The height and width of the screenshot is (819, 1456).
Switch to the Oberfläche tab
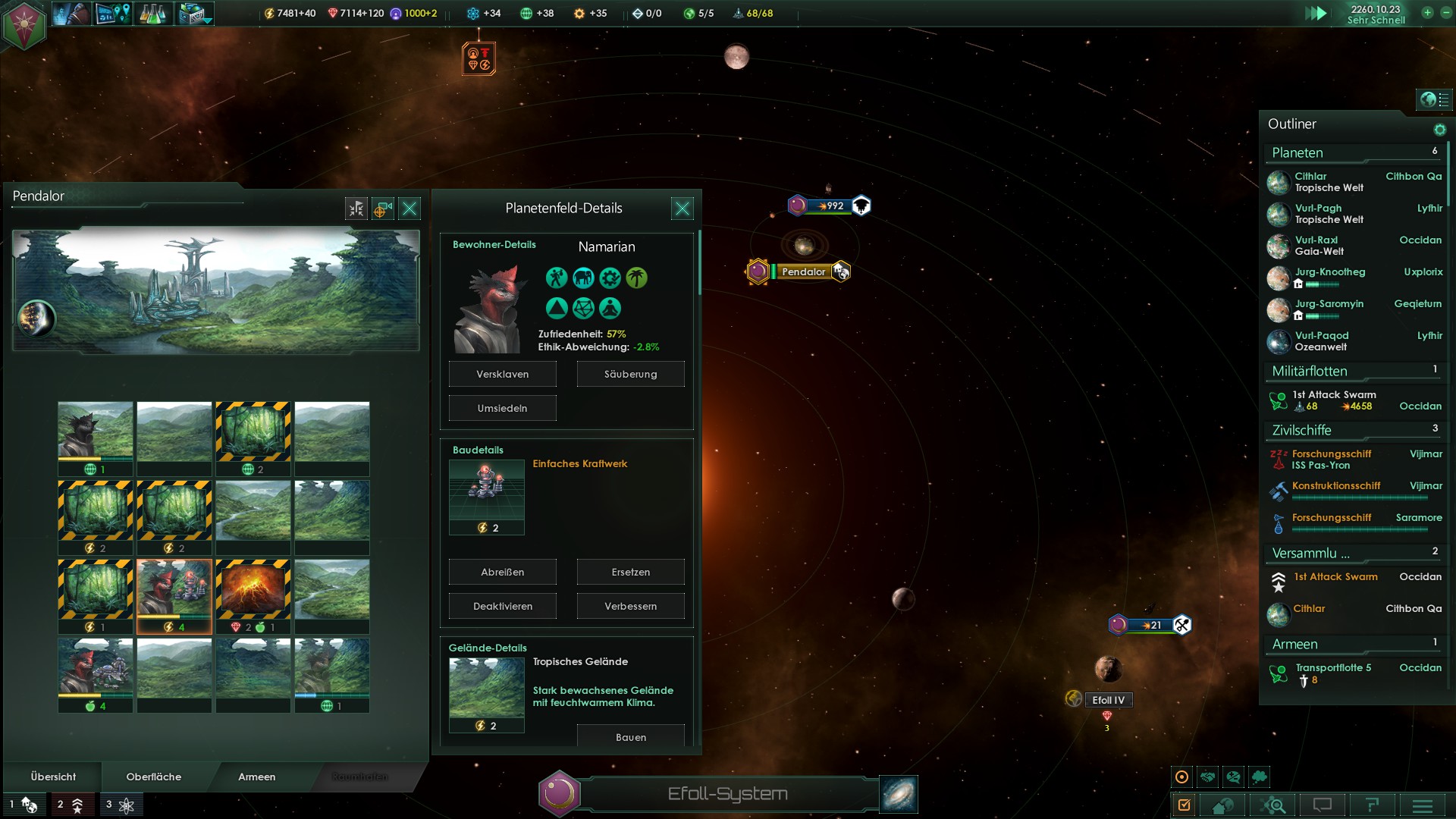click(153, 777)
